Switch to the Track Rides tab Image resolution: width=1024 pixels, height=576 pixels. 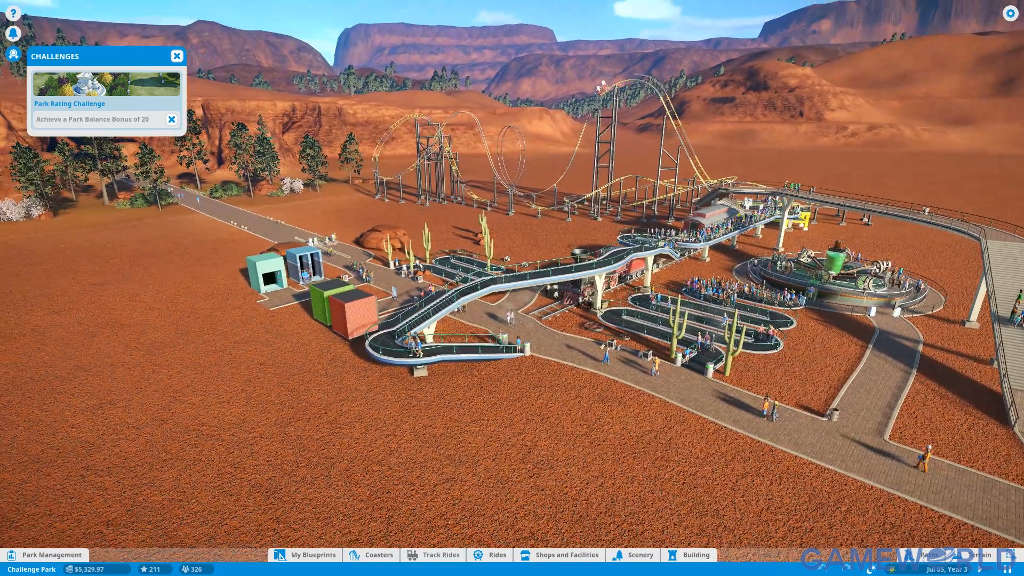(433, 555)
